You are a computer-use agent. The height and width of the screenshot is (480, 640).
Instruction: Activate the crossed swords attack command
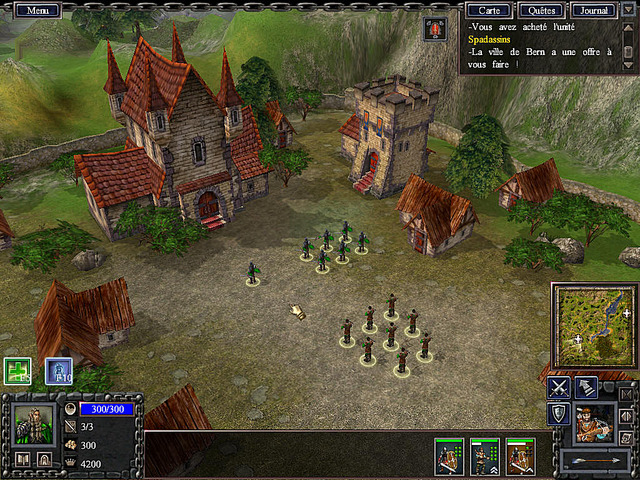559,387
